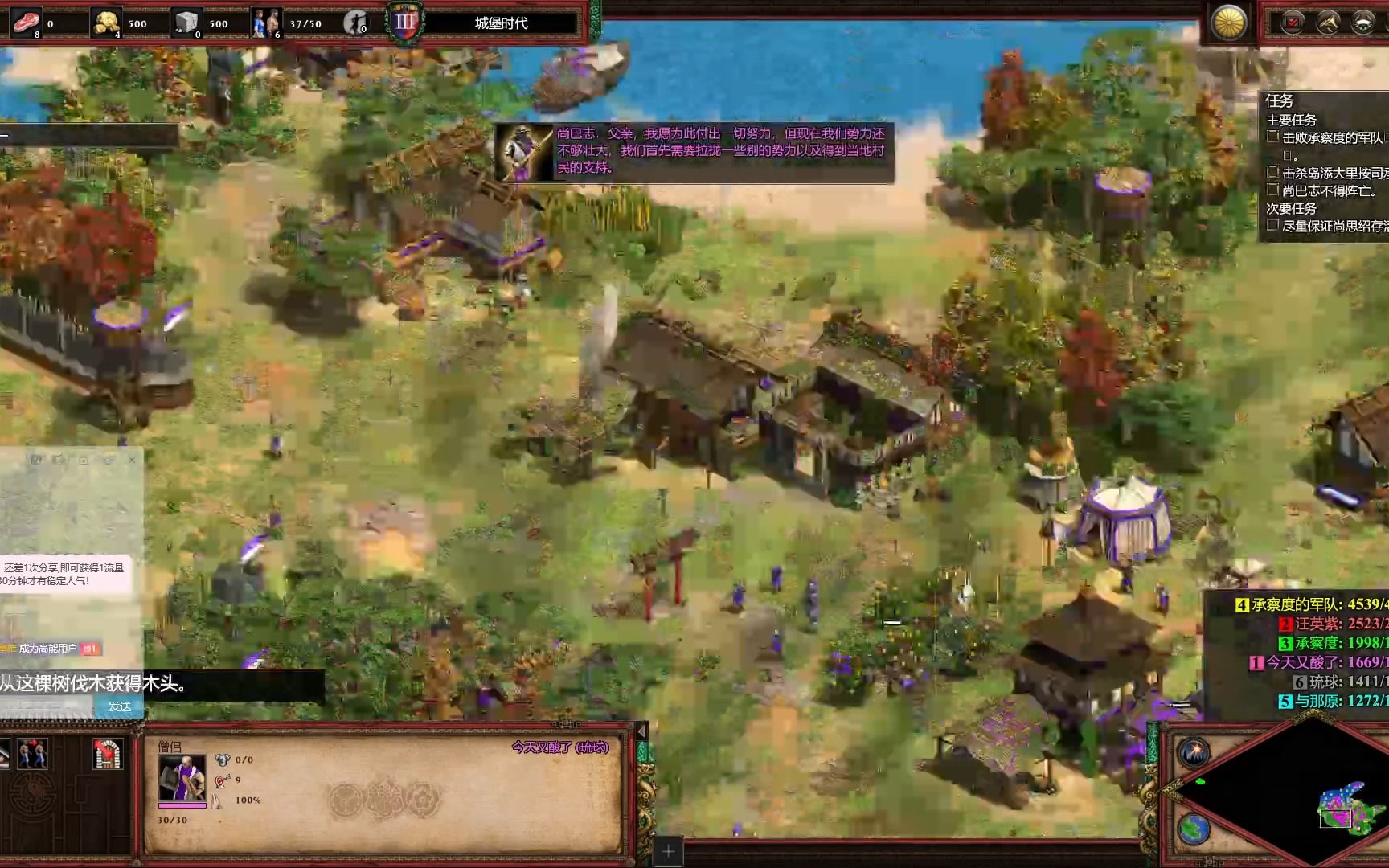The width and height of the screenshot is (1389, 868).
Task: Use the garrison command with red arrow
Action: 107,754
